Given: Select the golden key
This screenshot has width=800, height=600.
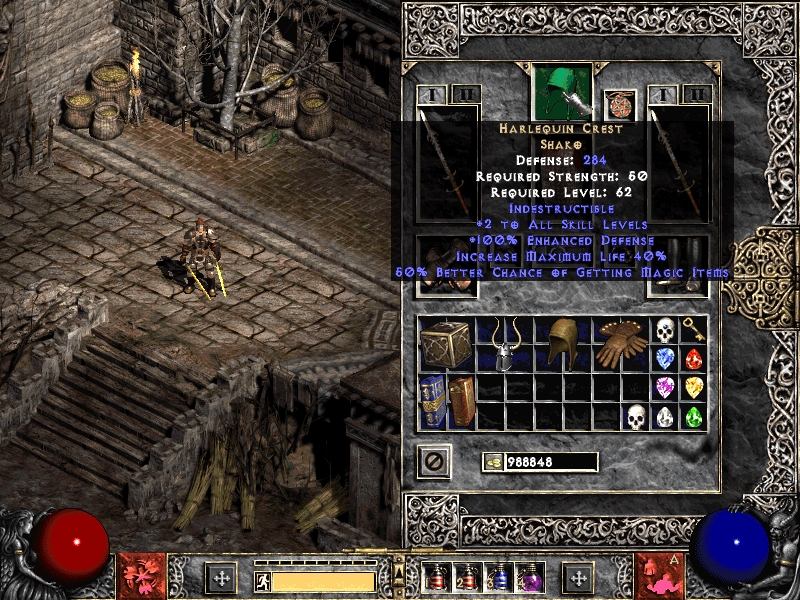Looking at the screenshot, I should coord(694,330).
